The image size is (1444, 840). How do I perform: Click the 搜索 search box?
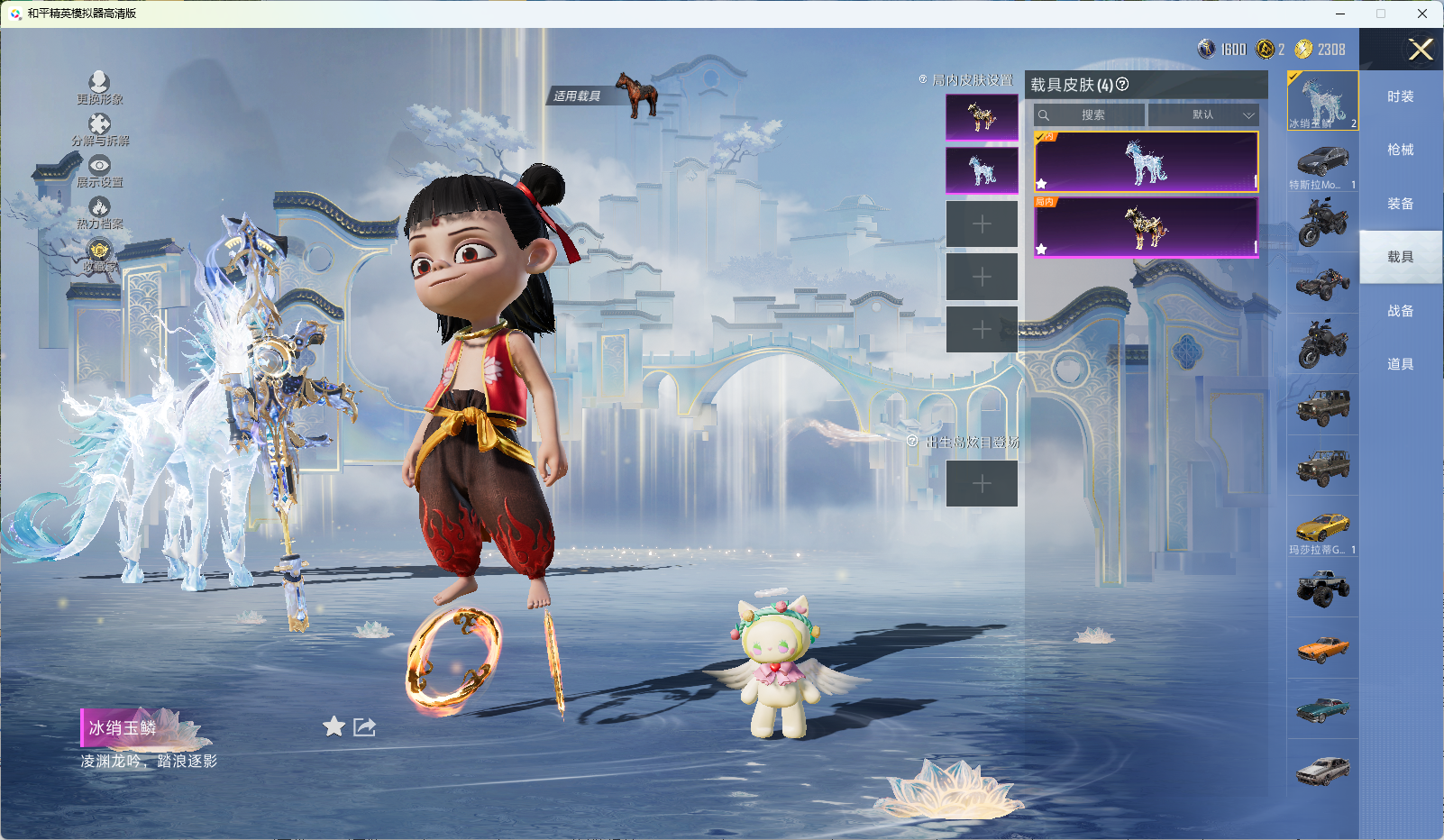tap(1090, 115)
